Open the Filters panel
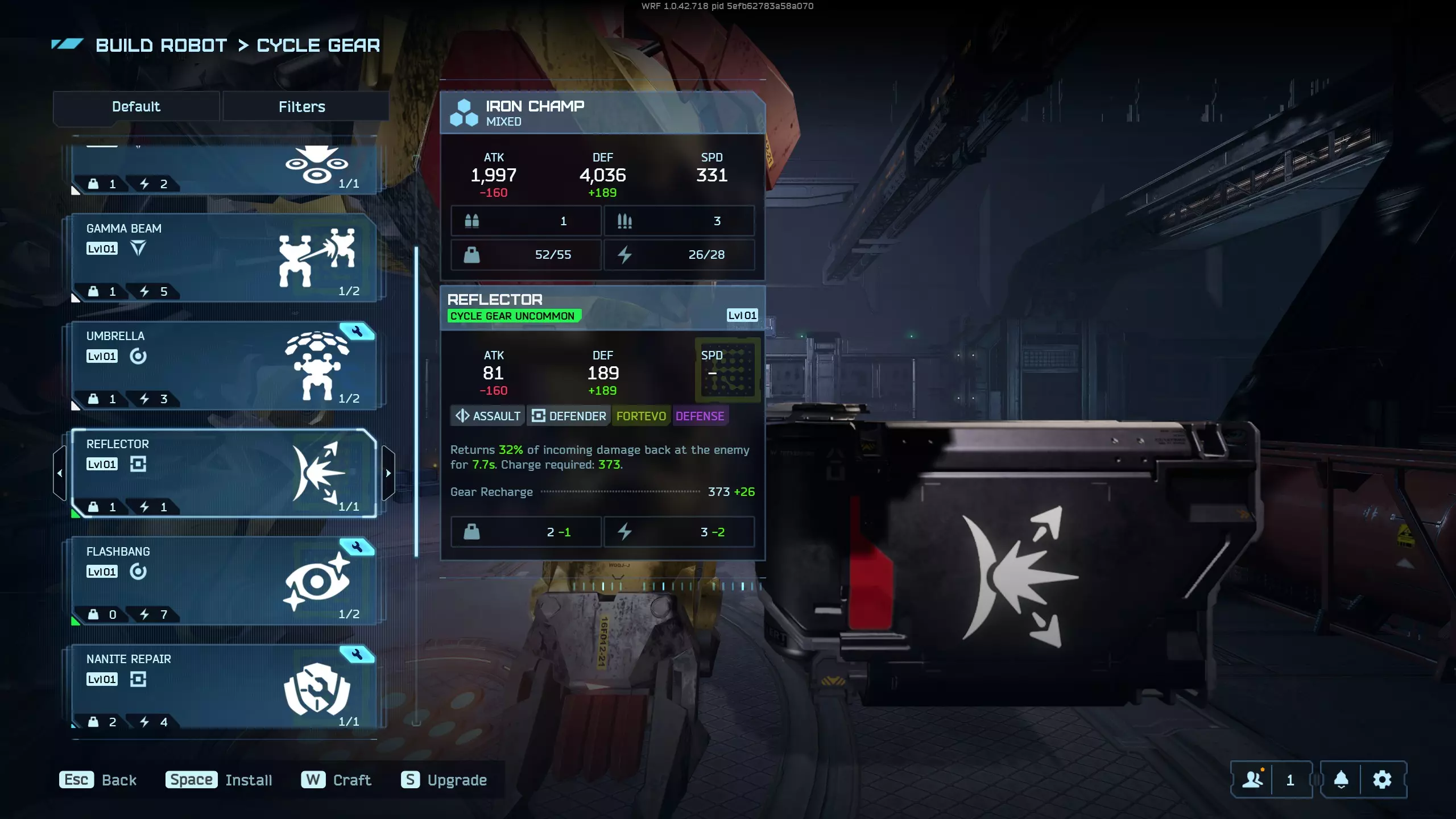 coord(302,106)
